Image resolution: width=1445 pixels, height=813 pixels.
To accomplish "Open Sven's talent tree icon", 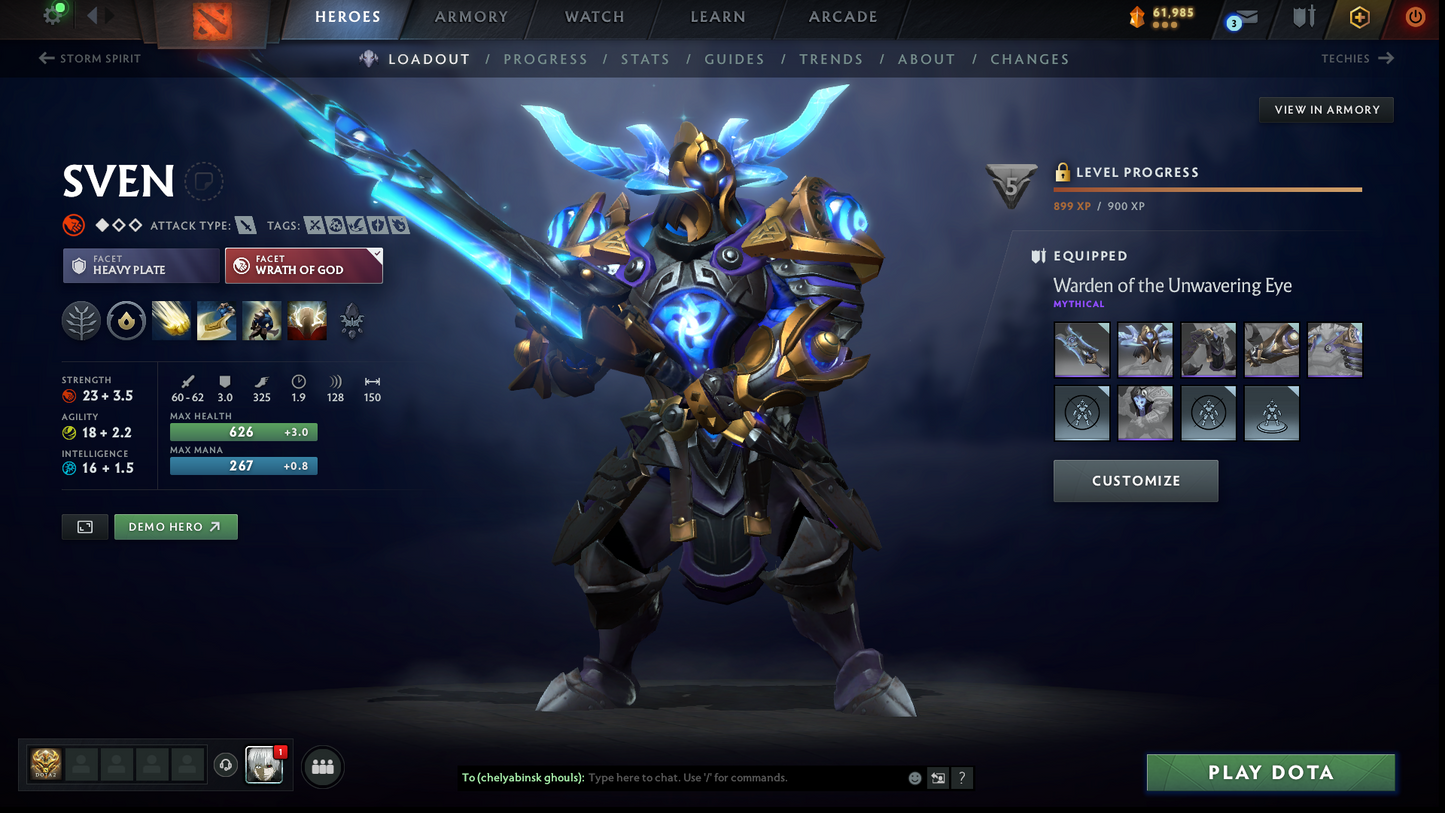I will [x=81, y=320].
